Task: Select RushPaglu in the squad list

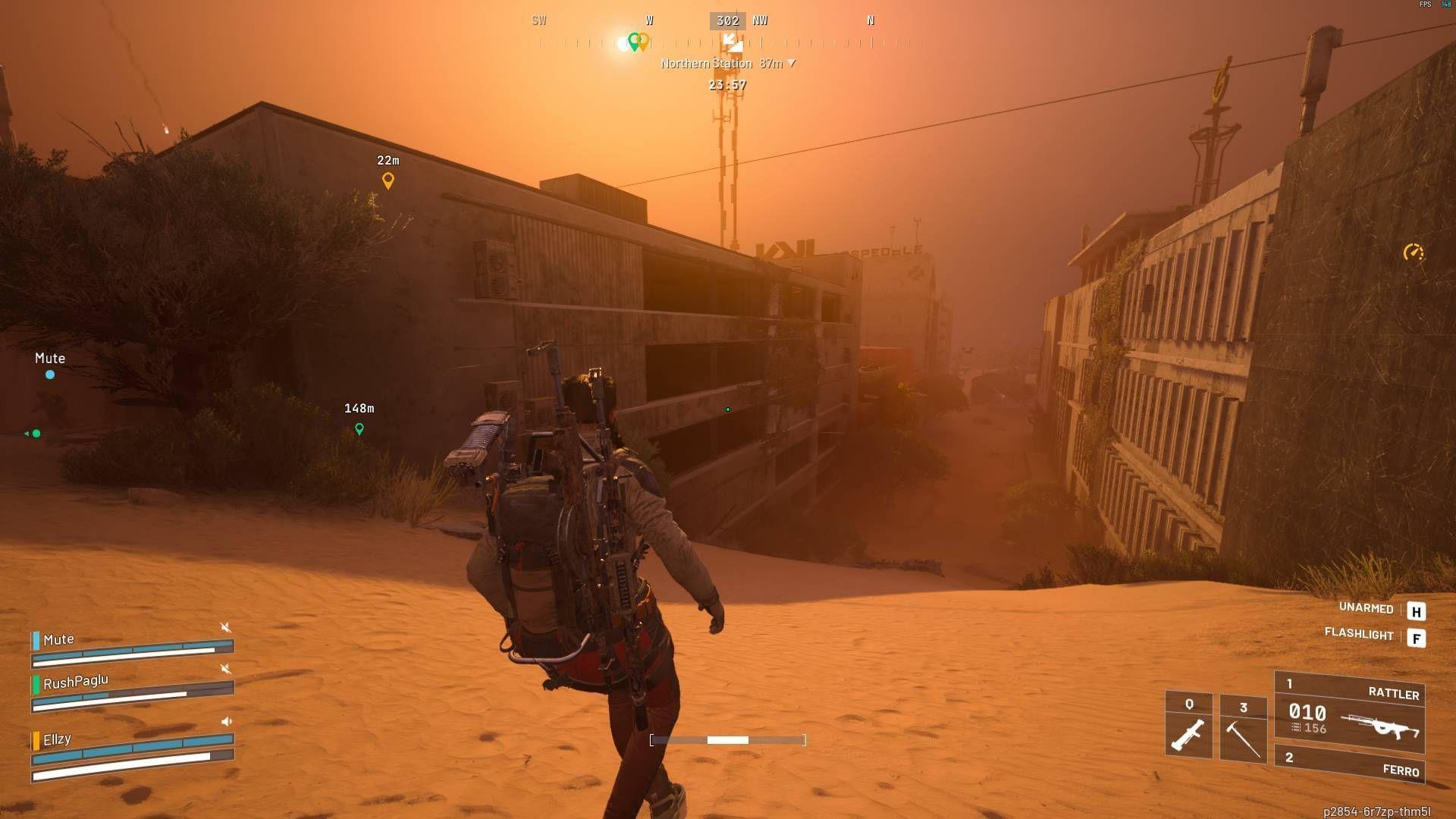Action: pos(75,682)
